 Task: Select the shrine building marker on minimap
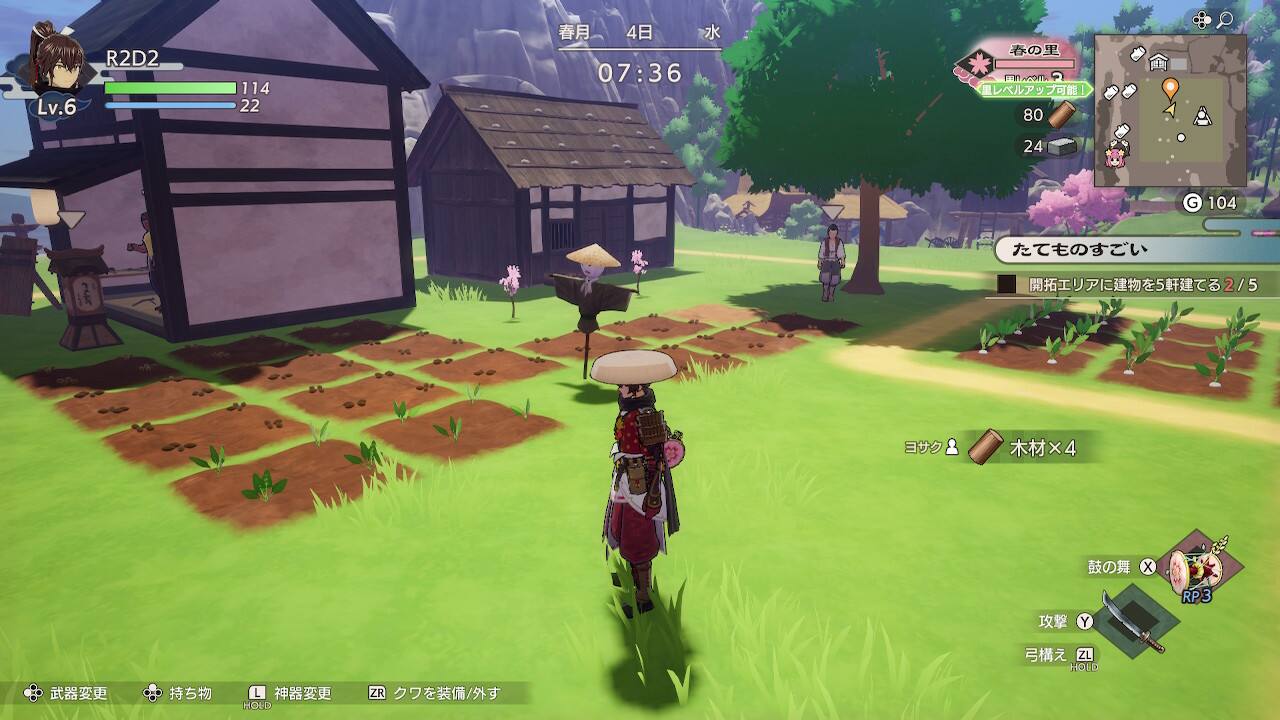click(x=1160, y=62)
